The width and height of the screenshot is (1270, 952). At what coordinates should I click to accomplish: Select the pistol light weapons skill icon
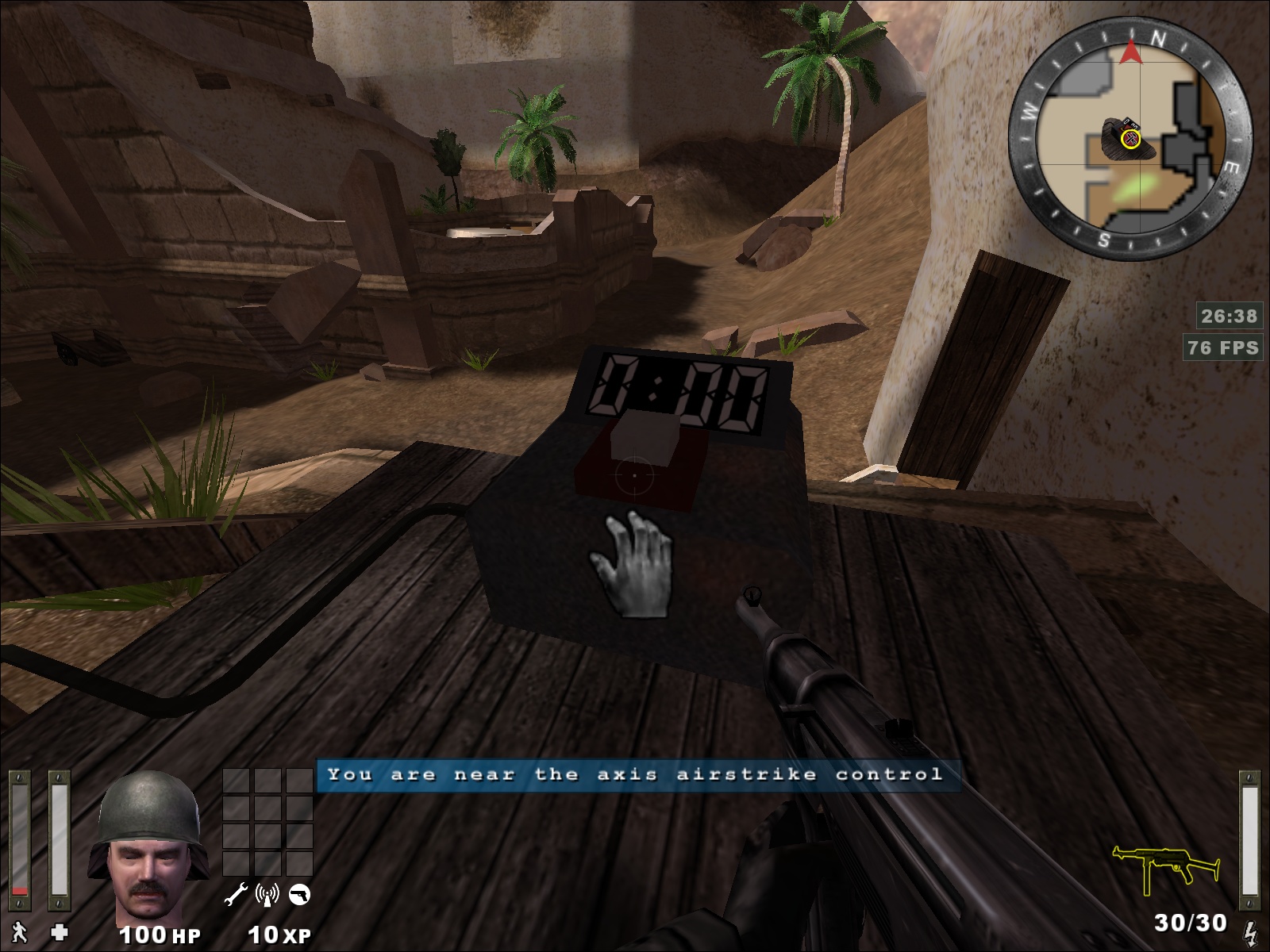299,896
